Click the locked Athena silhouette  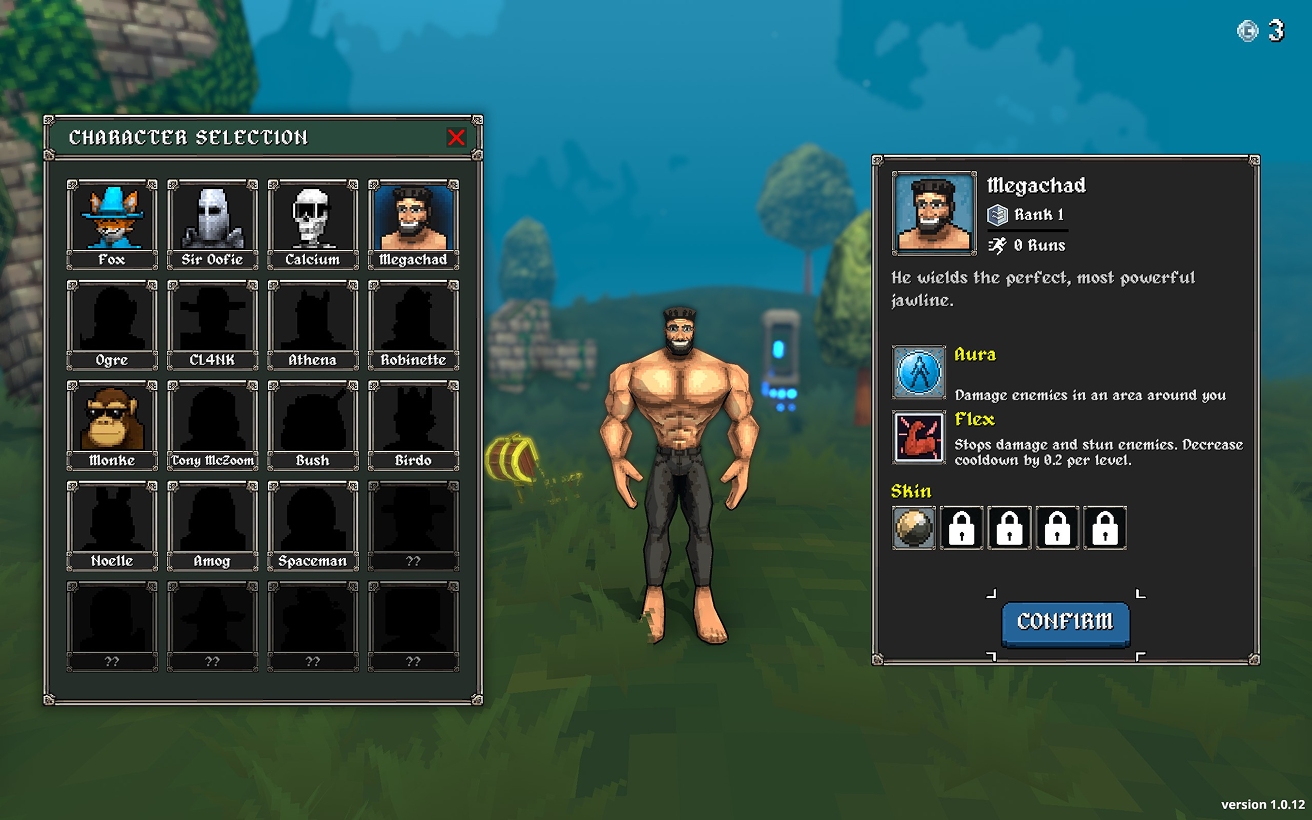coord(313,323)
